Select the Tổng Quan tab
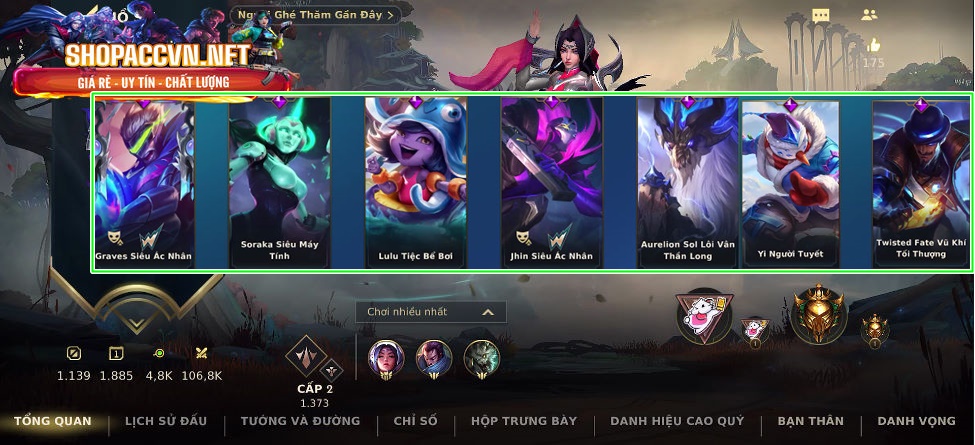This screenshot has height=445, width=975. click(52, 421)
